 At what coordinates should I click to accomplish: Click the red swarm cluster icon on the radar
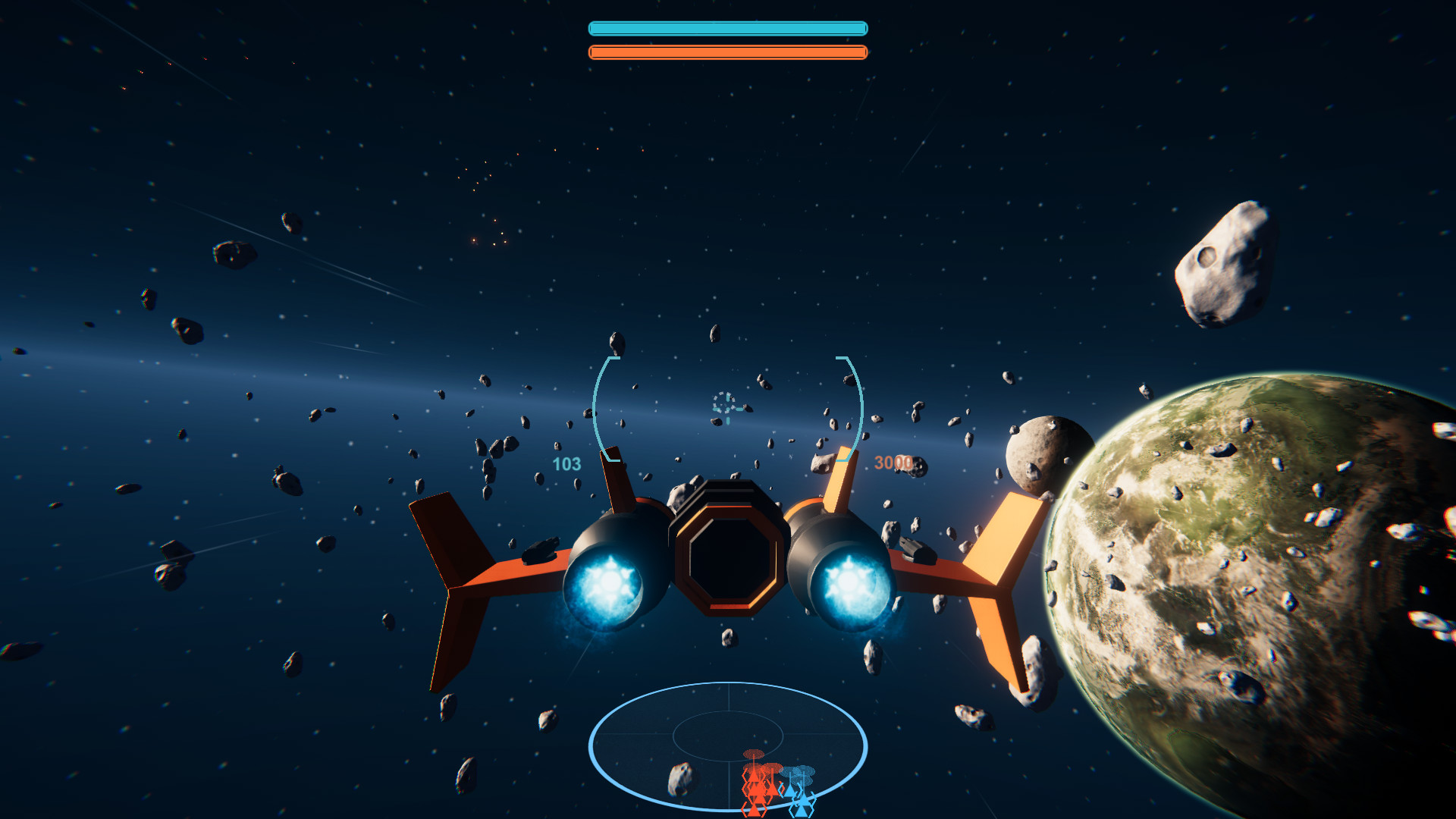[753, 753]
